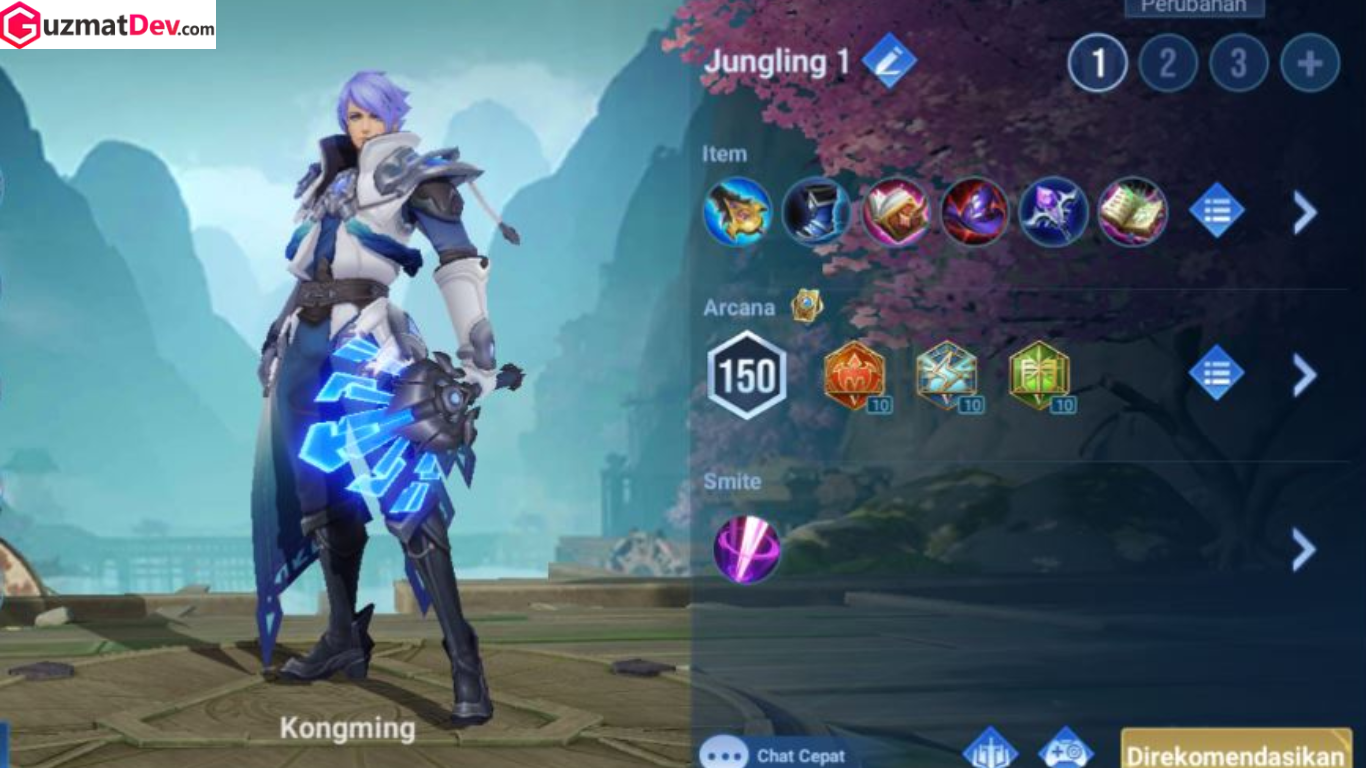The height and width of the screenshot is (768, 1366).
Task: Switch to build preset 3
Action: [1239, 63]
